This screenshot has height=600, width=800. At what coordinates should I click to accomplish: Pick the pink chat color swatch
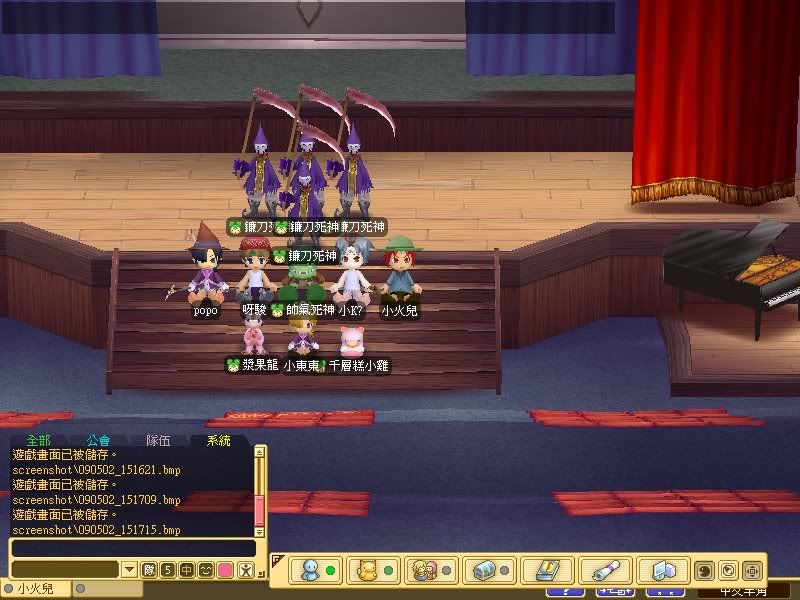[x=225, y=570]
